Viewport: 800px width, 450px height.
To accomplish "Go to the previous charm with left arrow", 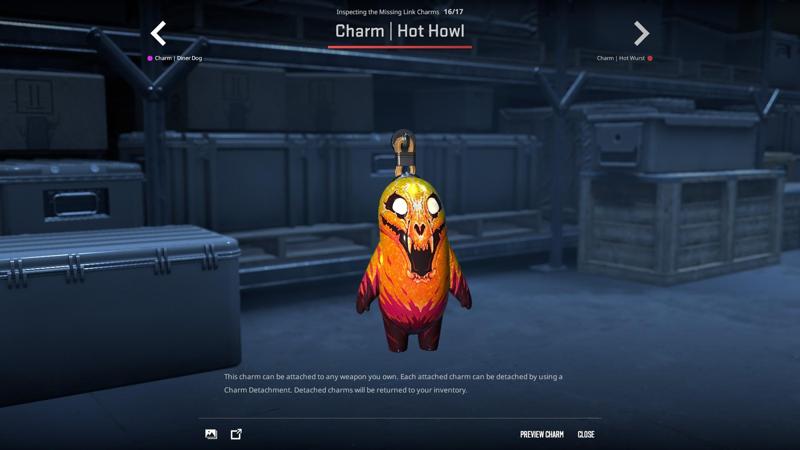I will [x=158, y=34].
